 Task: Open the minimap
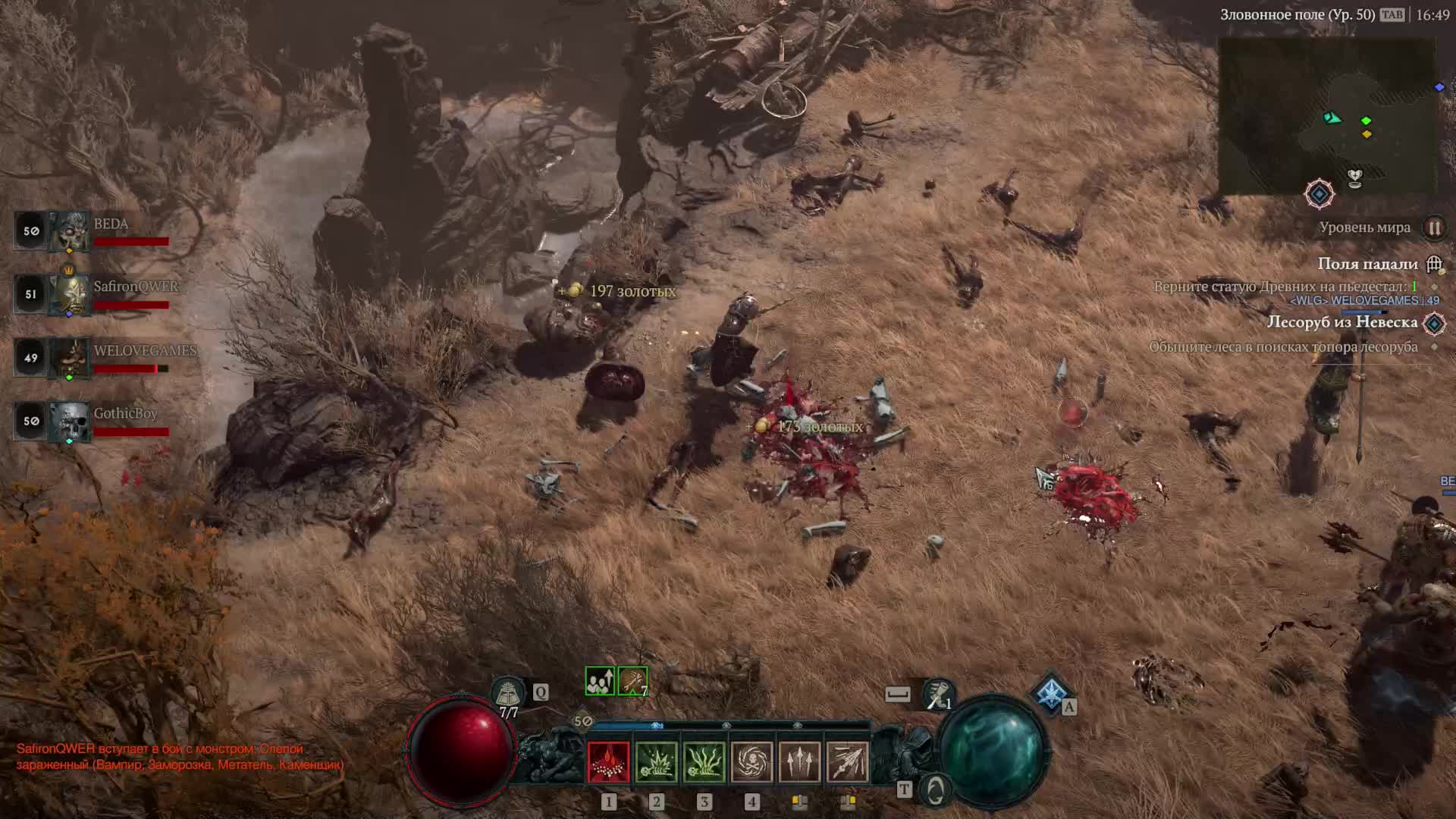[x=1327, y=114]
